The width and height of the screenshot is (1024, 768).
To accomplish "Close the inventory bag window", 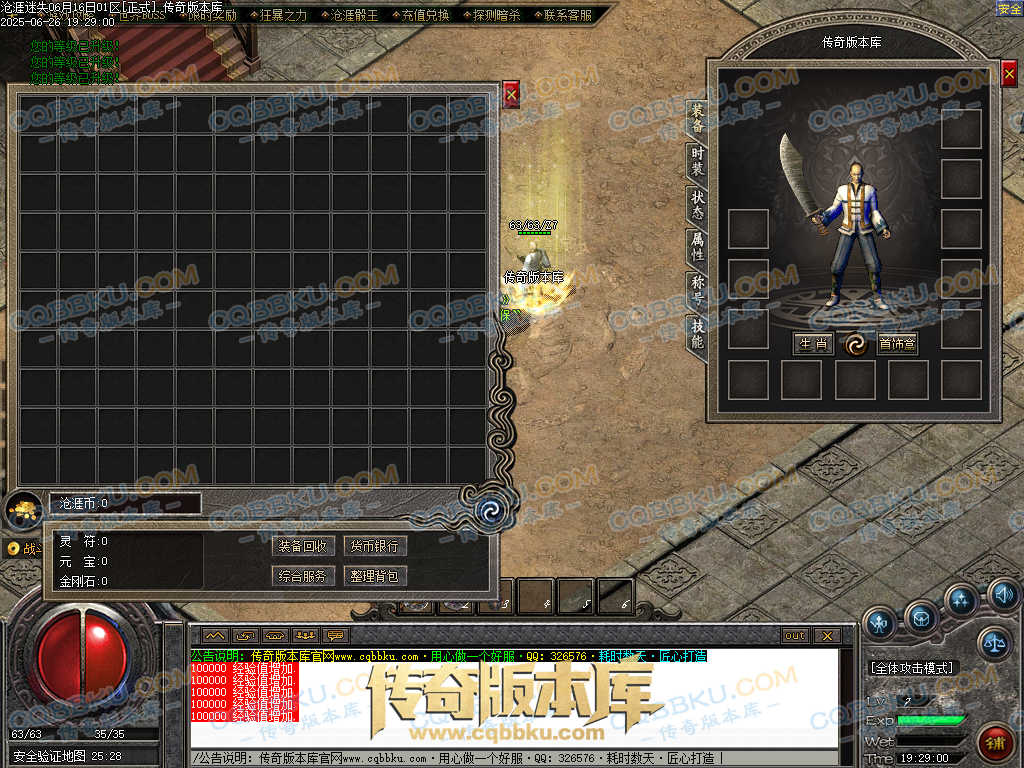I will point(511,94).
